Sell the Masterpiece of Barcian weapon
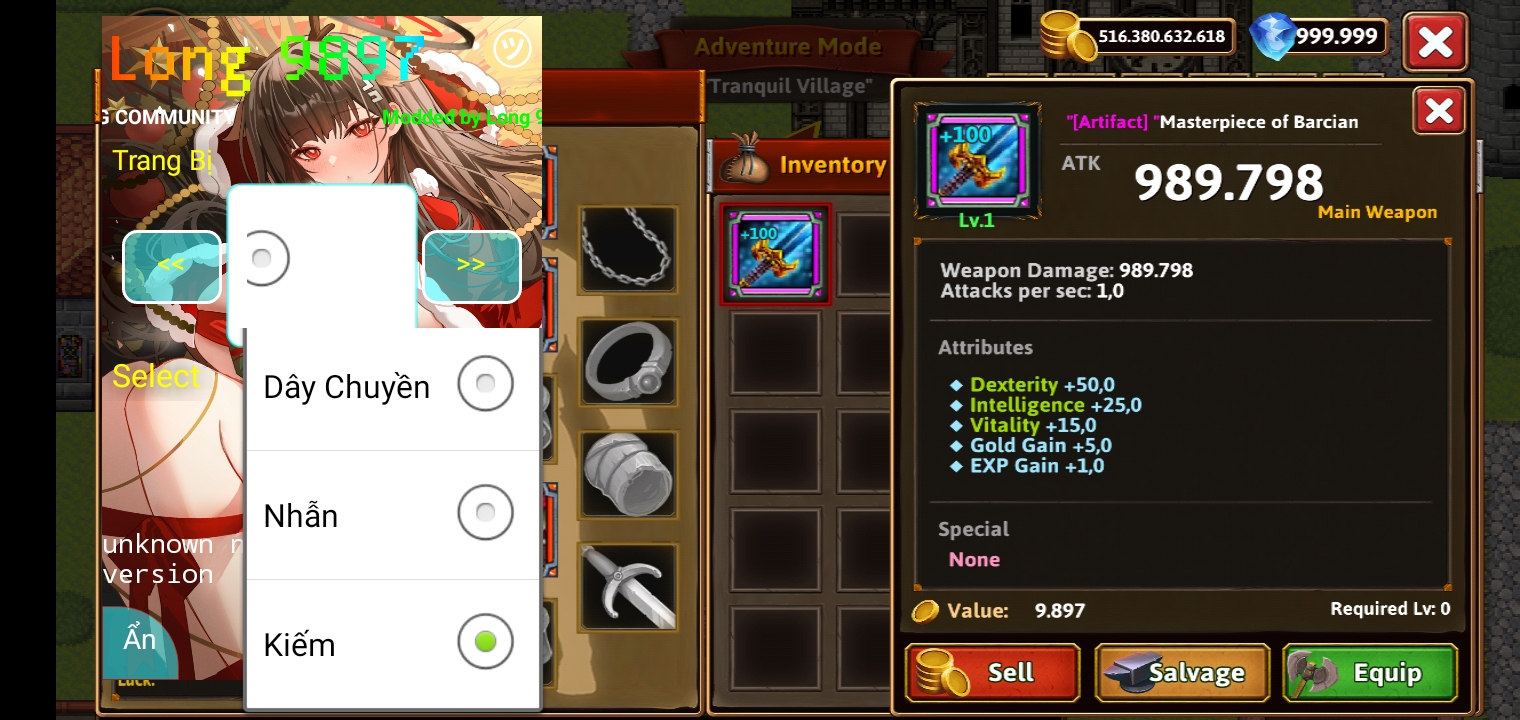Image resolution: width=1520 pixels, height=720 pixels. click(x=992, y=672)
